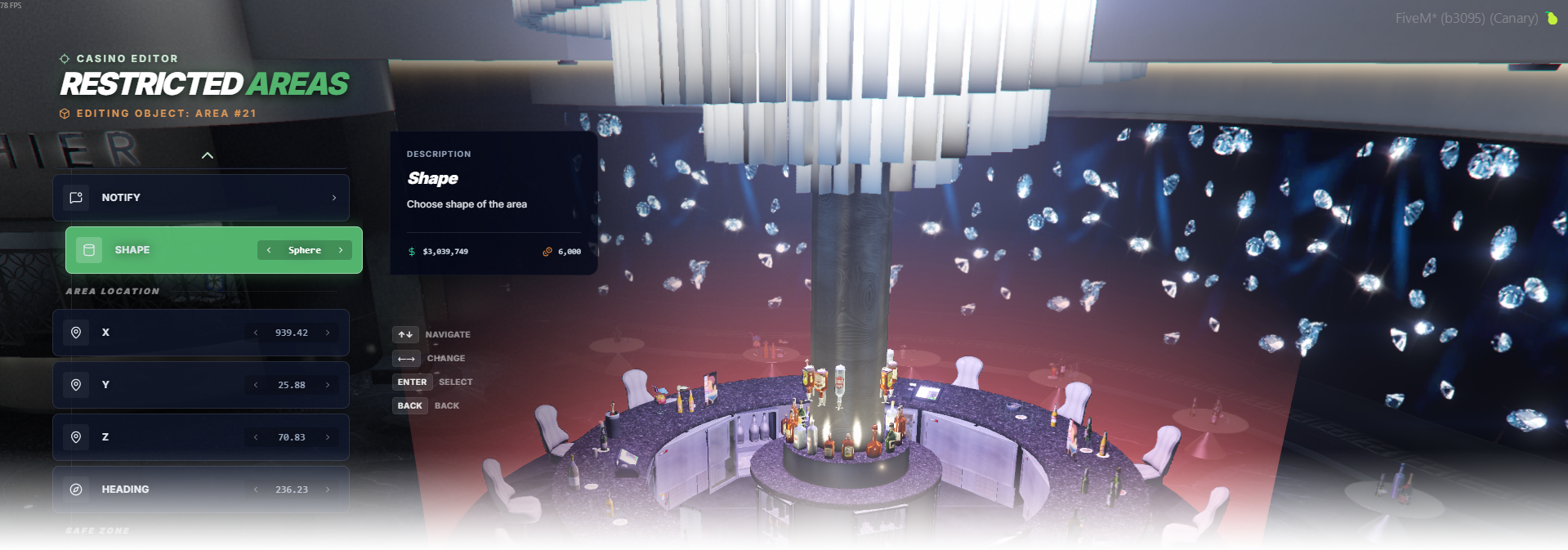
Task: Switch shape to the next option after Sphere
Action: coord(341,250)
